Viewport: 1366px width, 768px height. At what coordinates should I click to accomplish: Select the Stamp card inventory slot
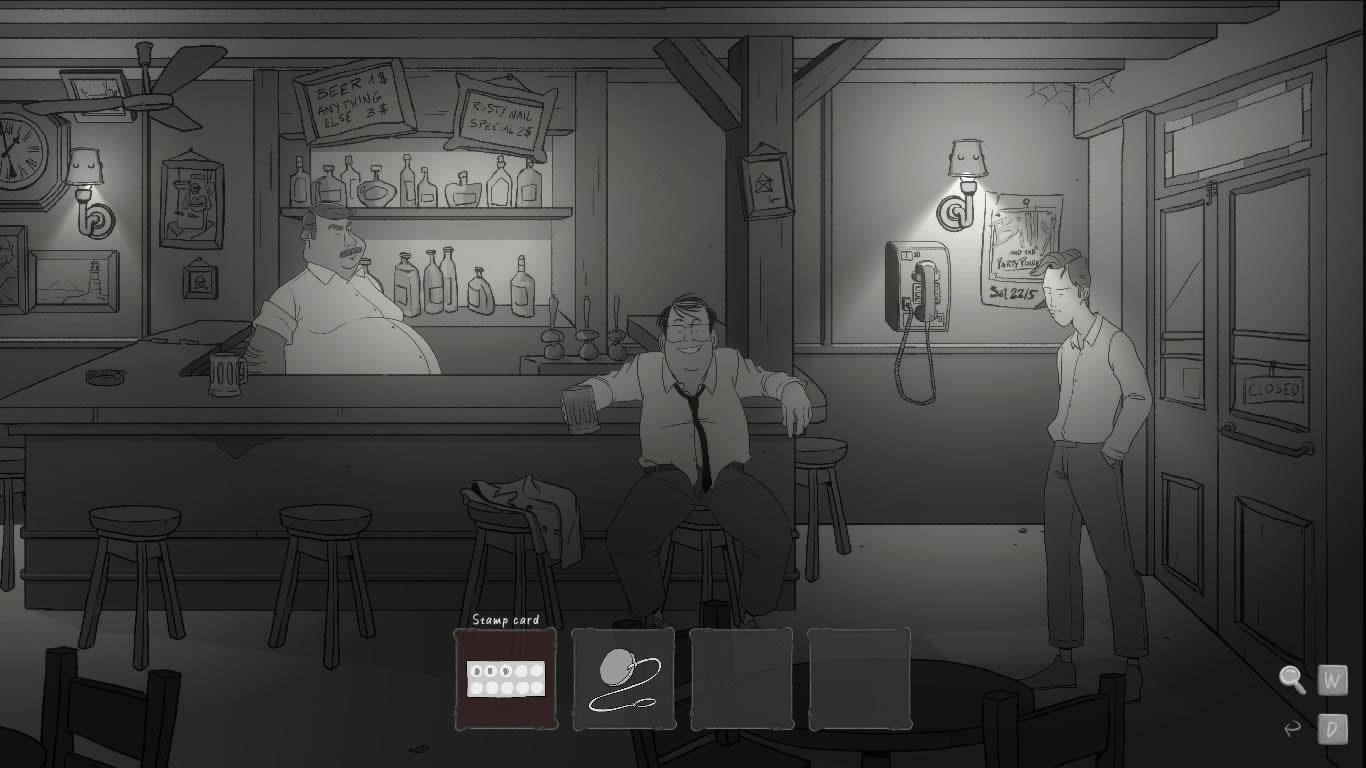pyautogui.click(x=506, y=679)
